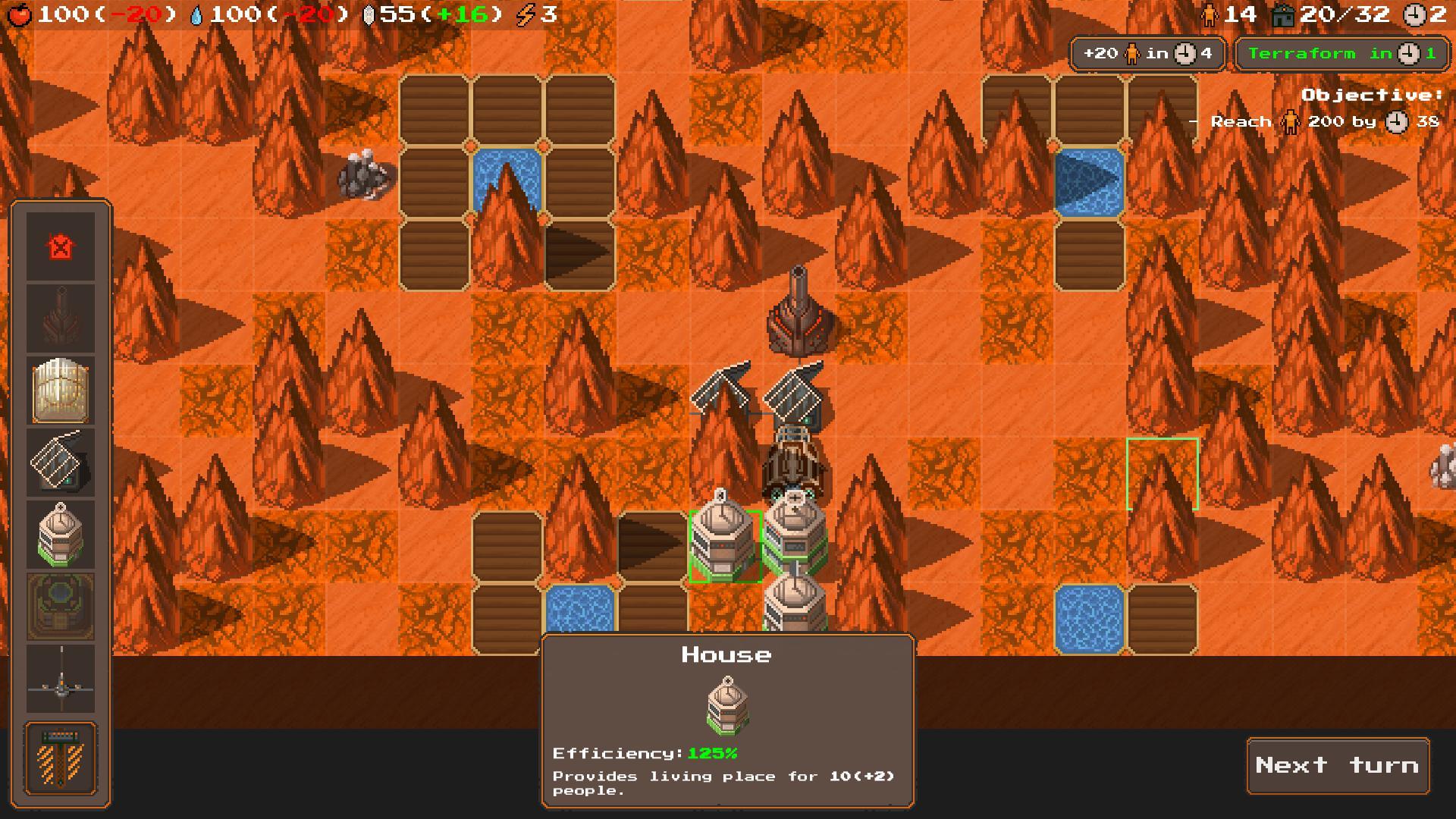Select the Greenhouse building
The width and height of the screenshot is (1456, 819).
pos(61,391)
